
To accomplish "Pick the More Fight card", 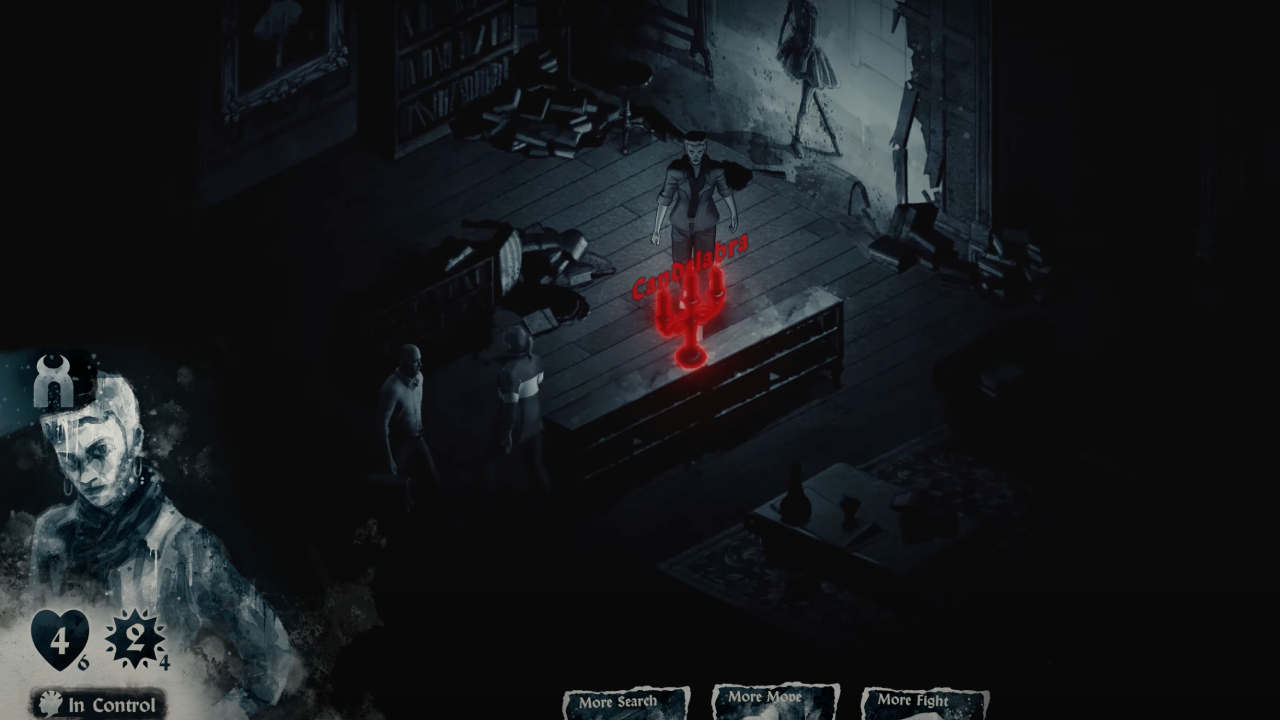I will click(x=924, y=702).
